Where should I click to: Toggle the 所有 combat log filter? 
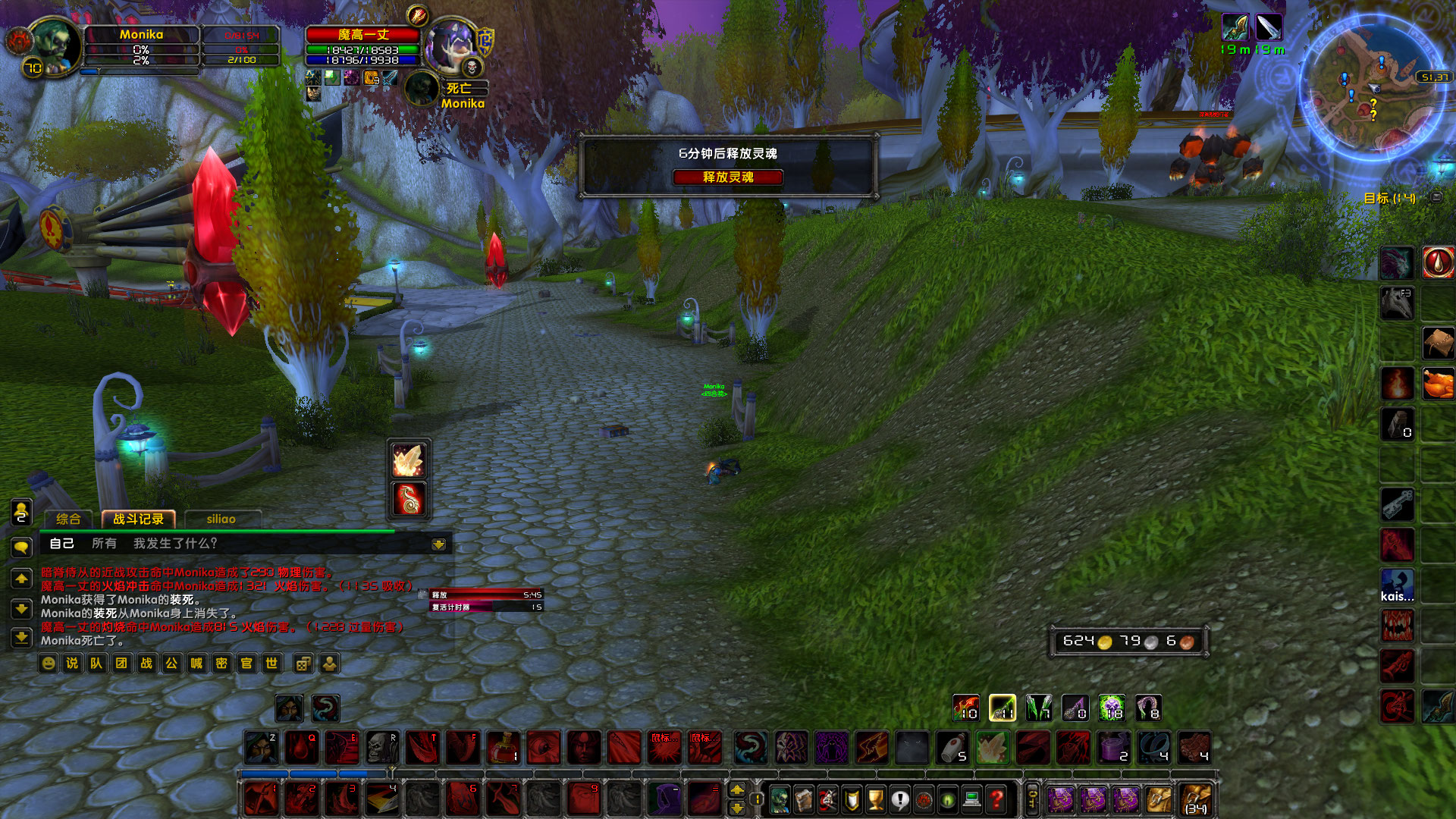(104, 544)
